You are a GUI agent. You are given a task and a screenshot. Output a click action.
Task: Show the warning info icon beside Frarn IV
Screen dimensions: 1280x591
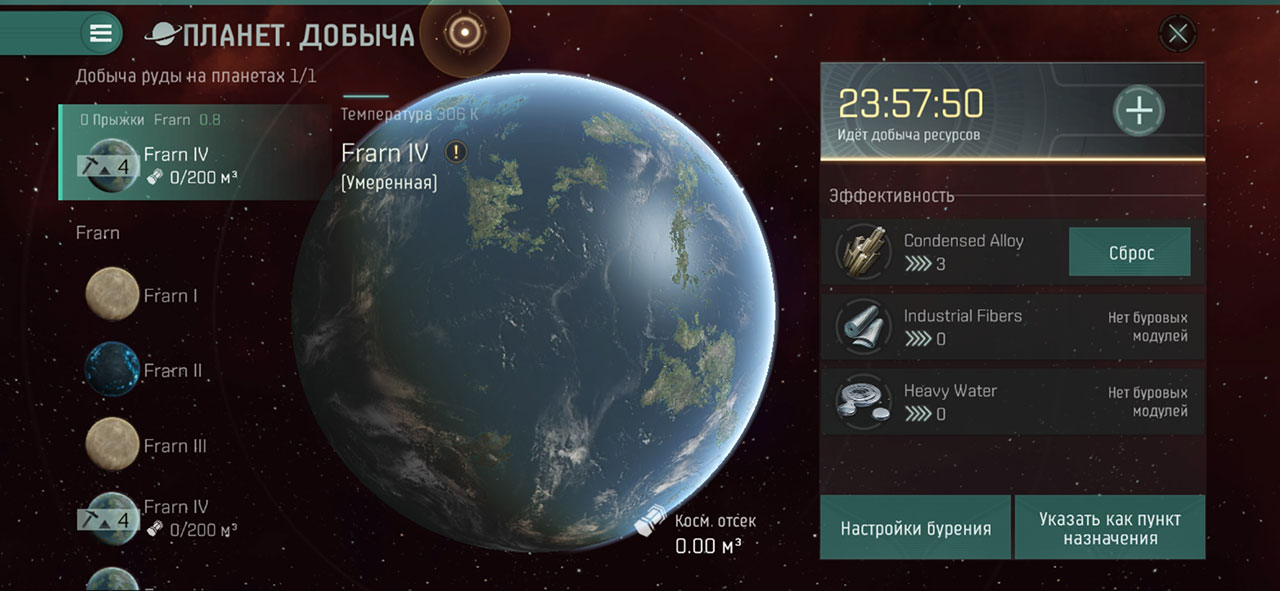coord(457,153)
